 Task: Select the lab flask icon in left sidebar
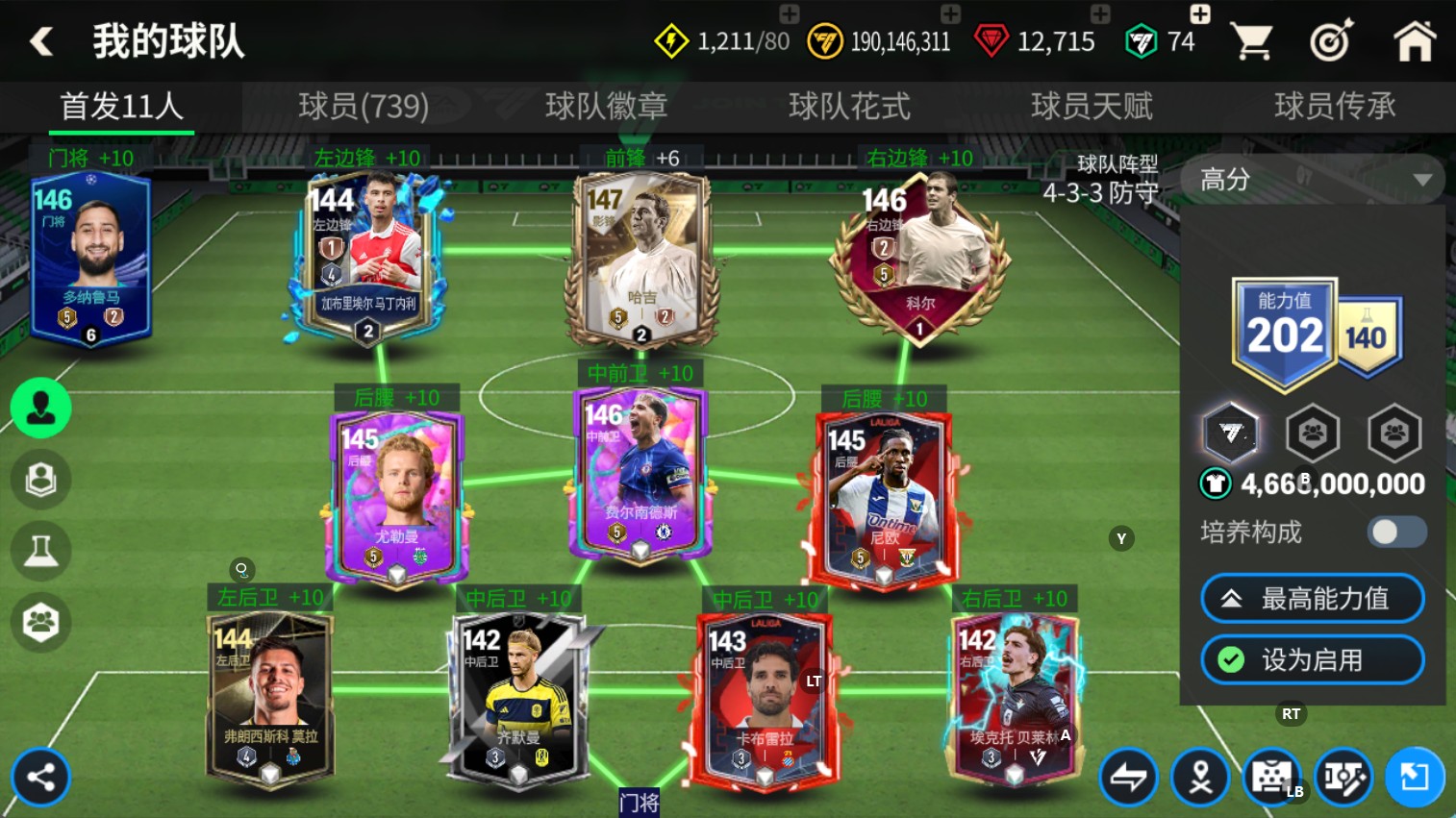[x=40, y=551]
